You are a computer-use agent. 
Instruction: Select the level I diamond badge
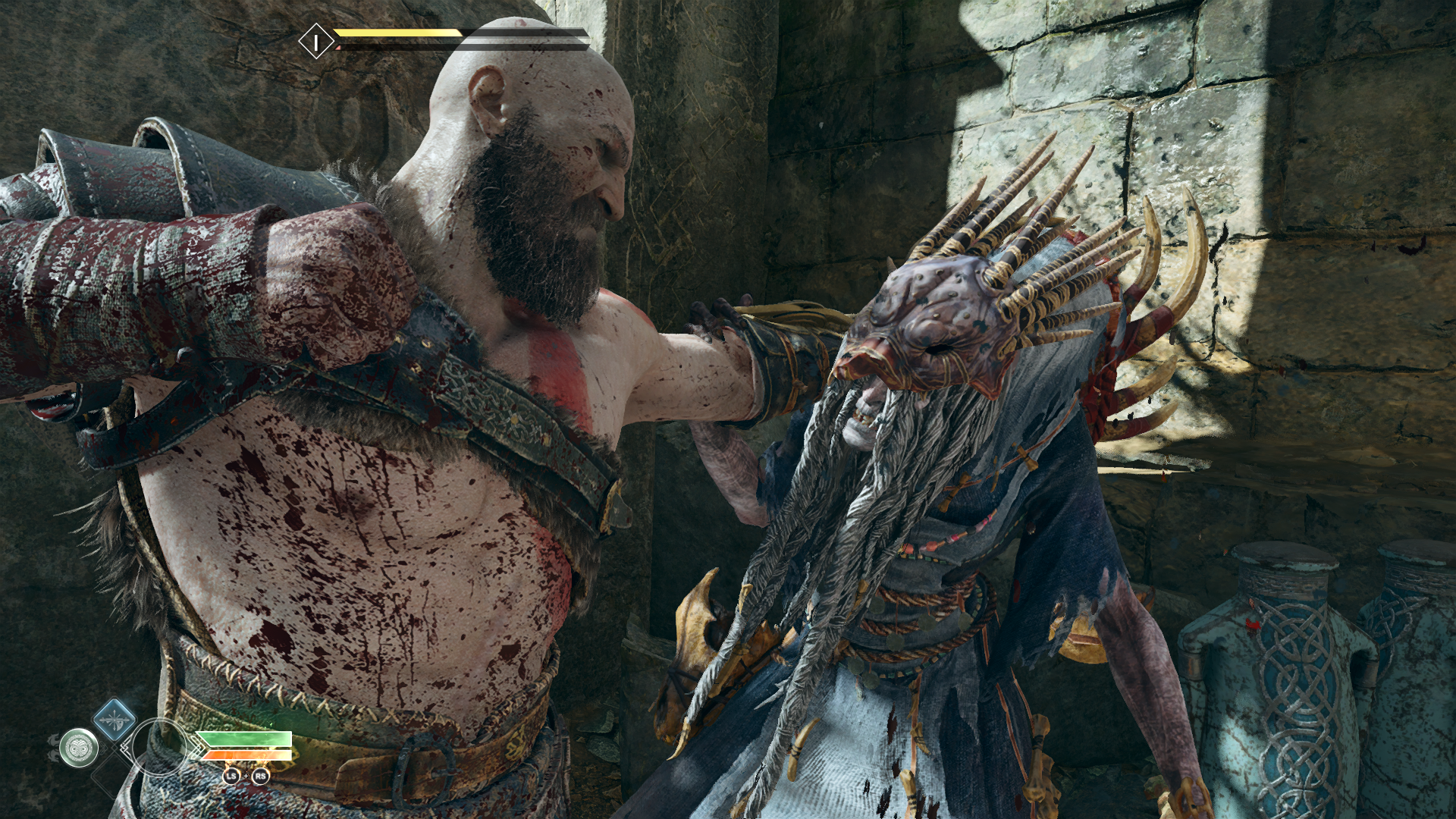click(316, 40)
